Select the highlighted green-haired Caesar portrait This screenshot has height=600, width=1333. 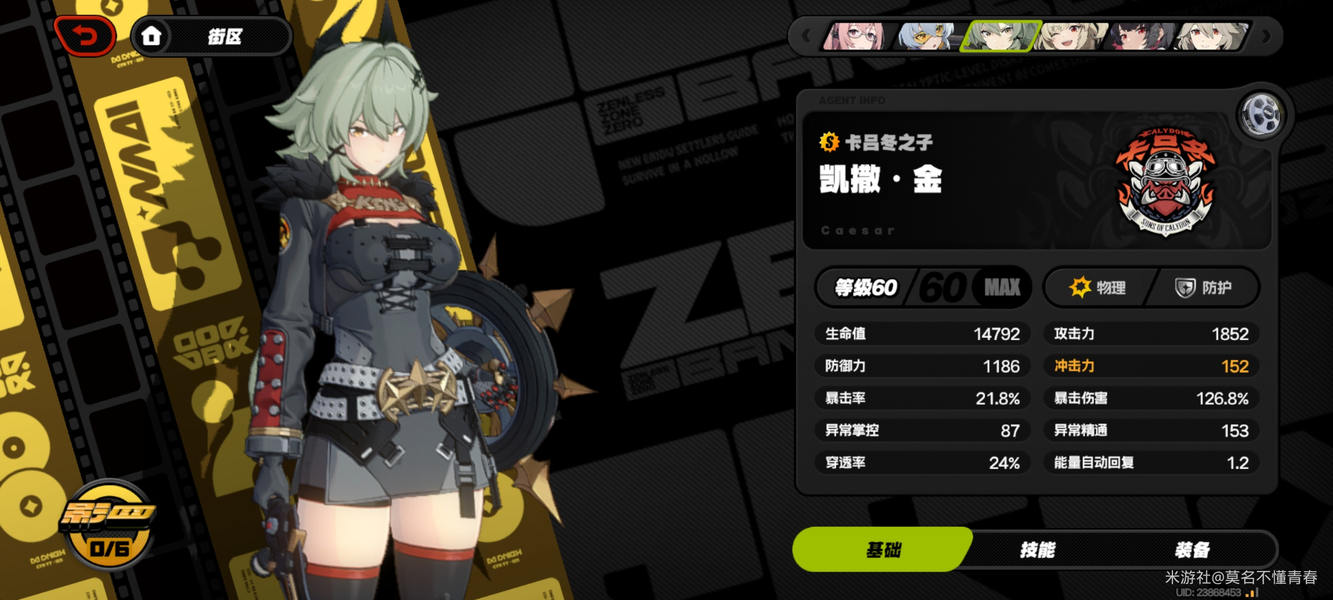[1000, 37]
